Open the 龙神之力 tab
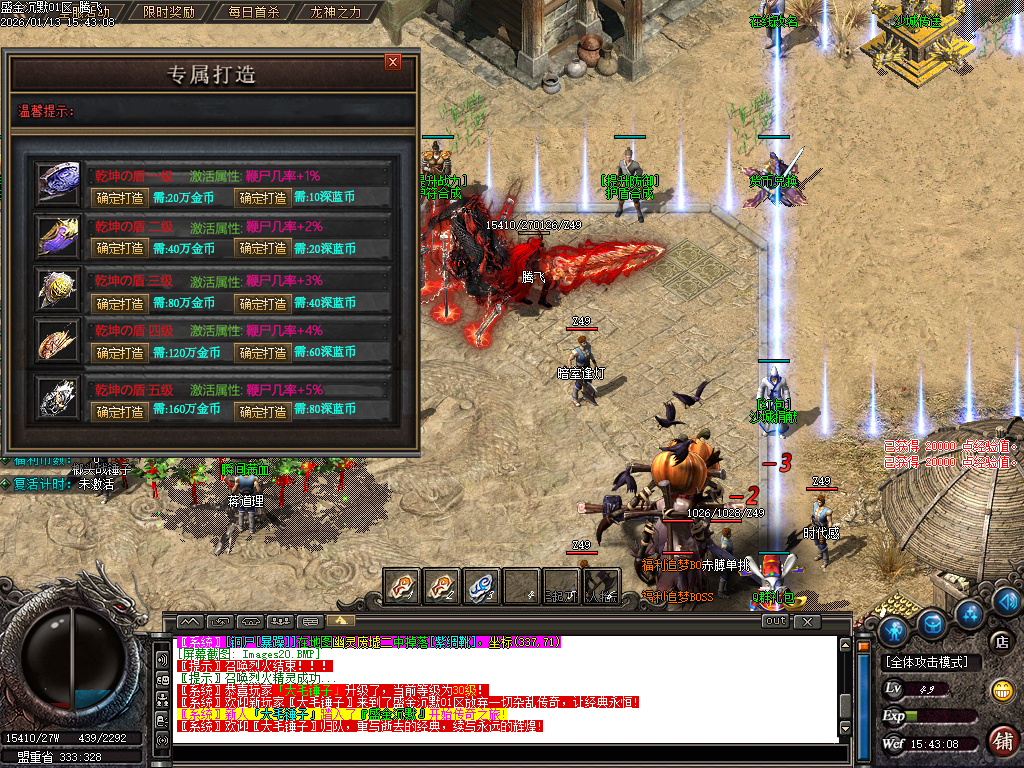The image size is (1024, 768). pyautogui.click(x=337, y=13)
